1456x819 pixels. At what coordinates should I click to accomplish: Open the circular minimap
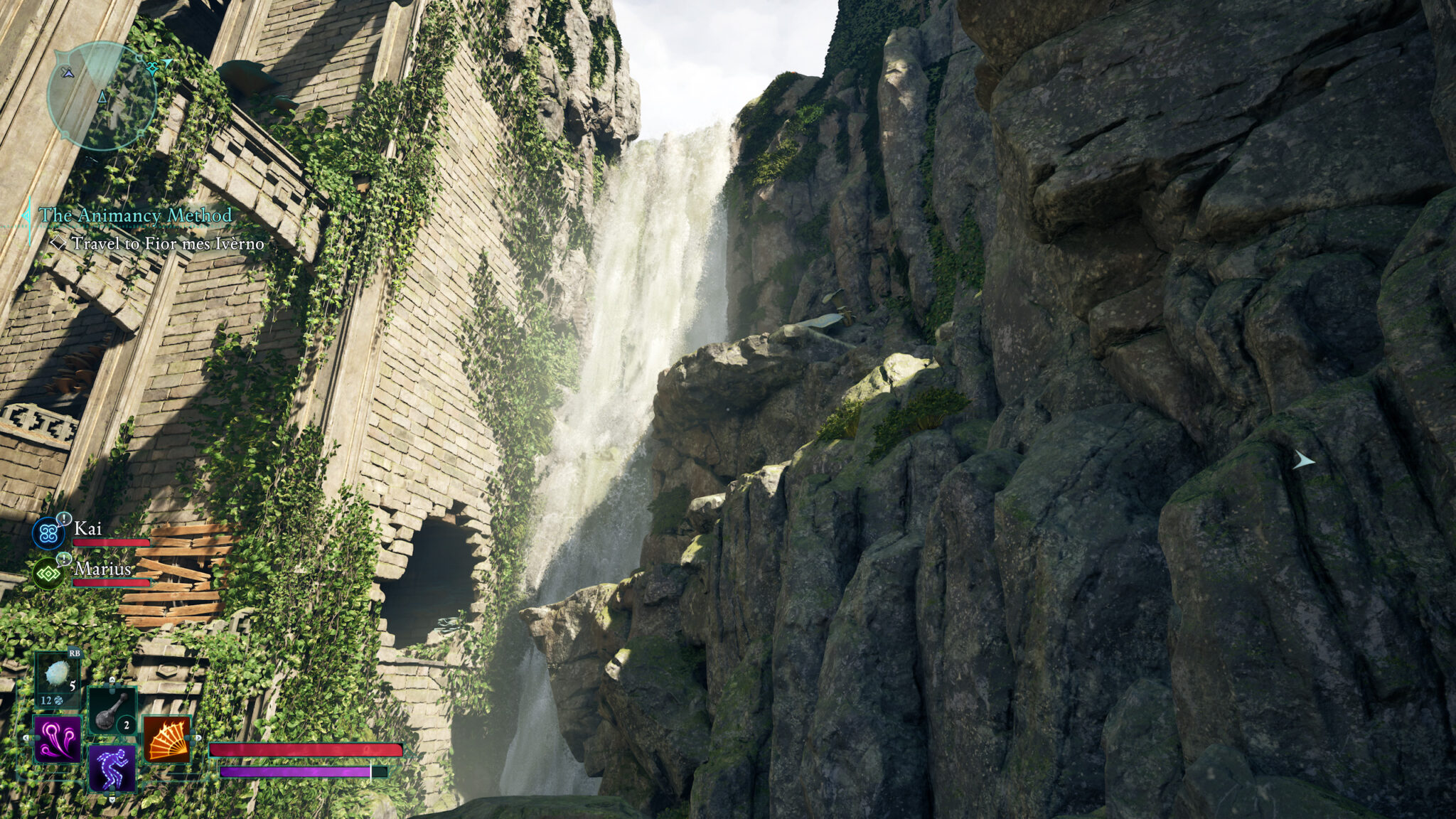102,96
